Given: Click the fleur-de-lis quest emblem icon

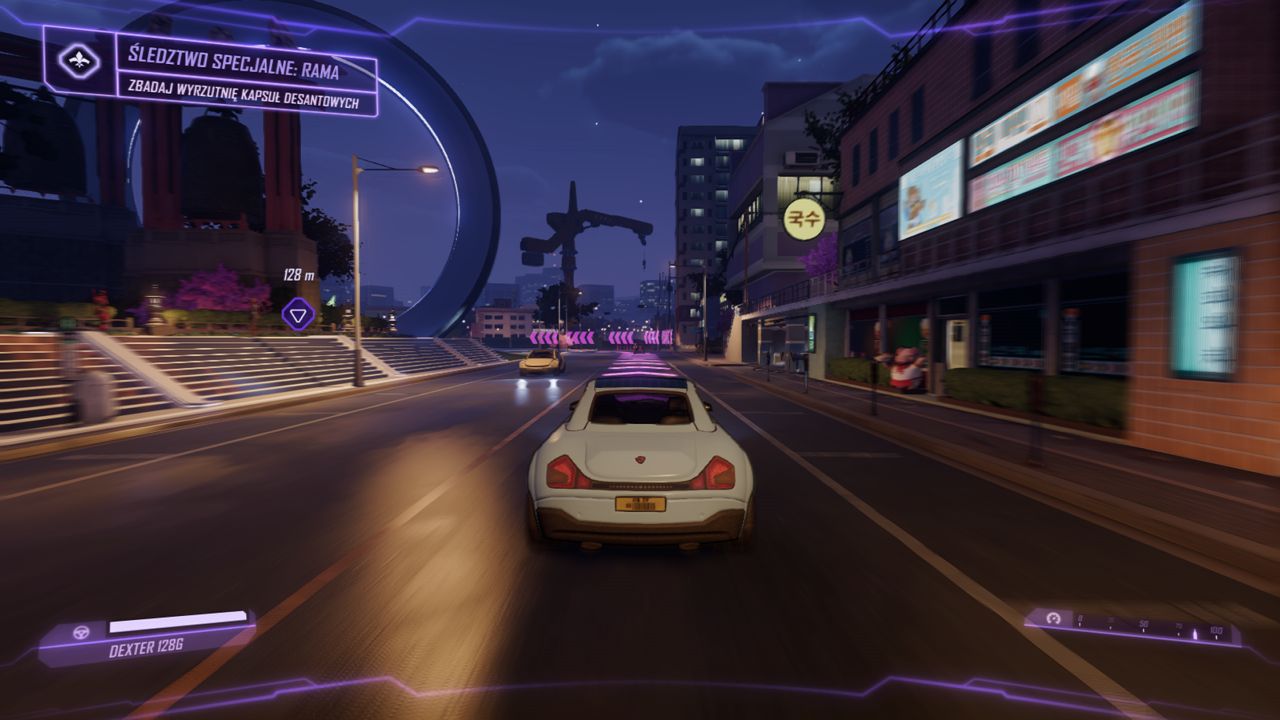Looking at the screenshot, I should [x=79, y=62].
